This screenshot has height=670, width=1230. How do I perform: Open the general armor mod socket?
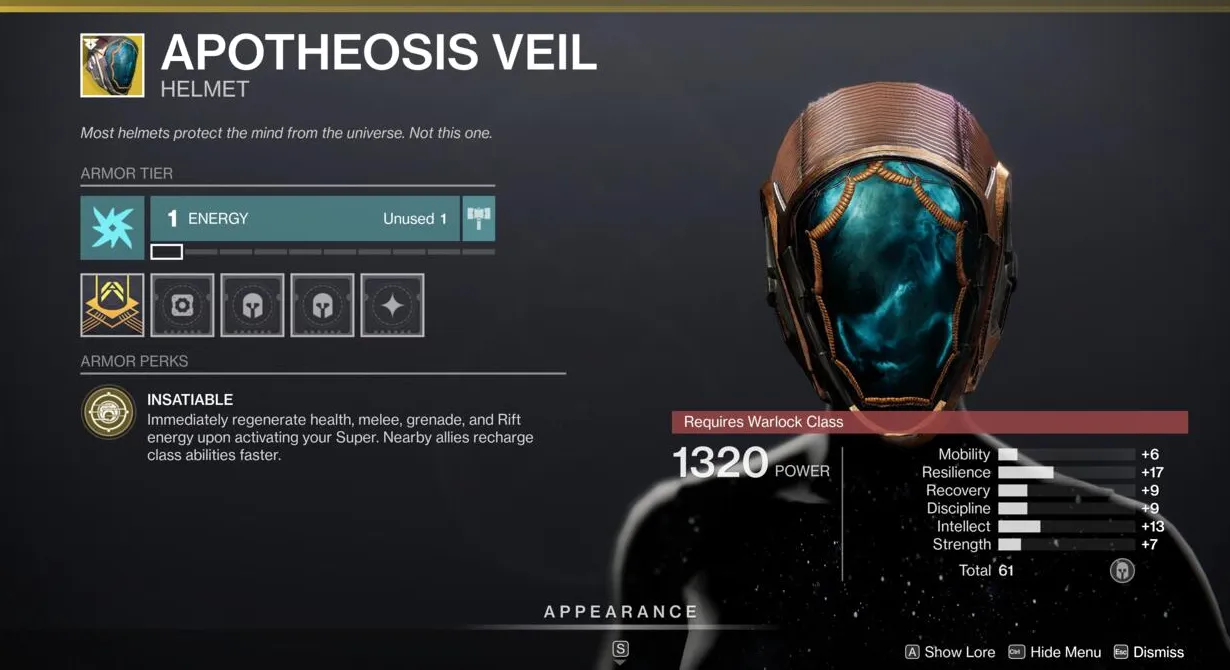182,305
